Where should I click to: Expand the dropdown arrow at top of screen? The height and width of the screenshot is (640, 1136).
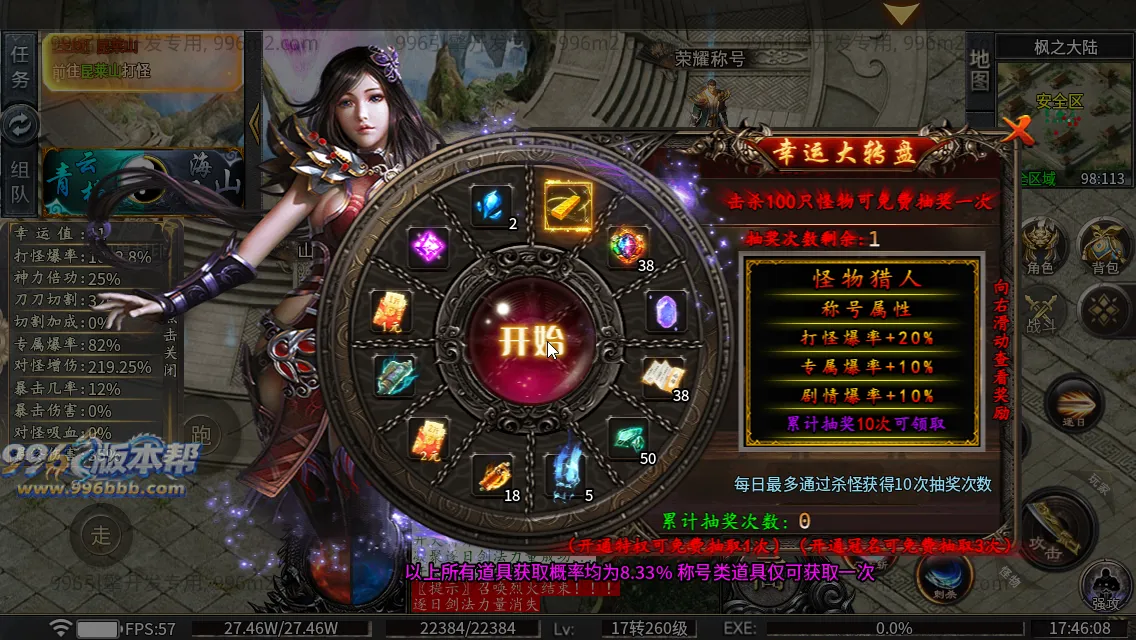click(x=902, y=14)
